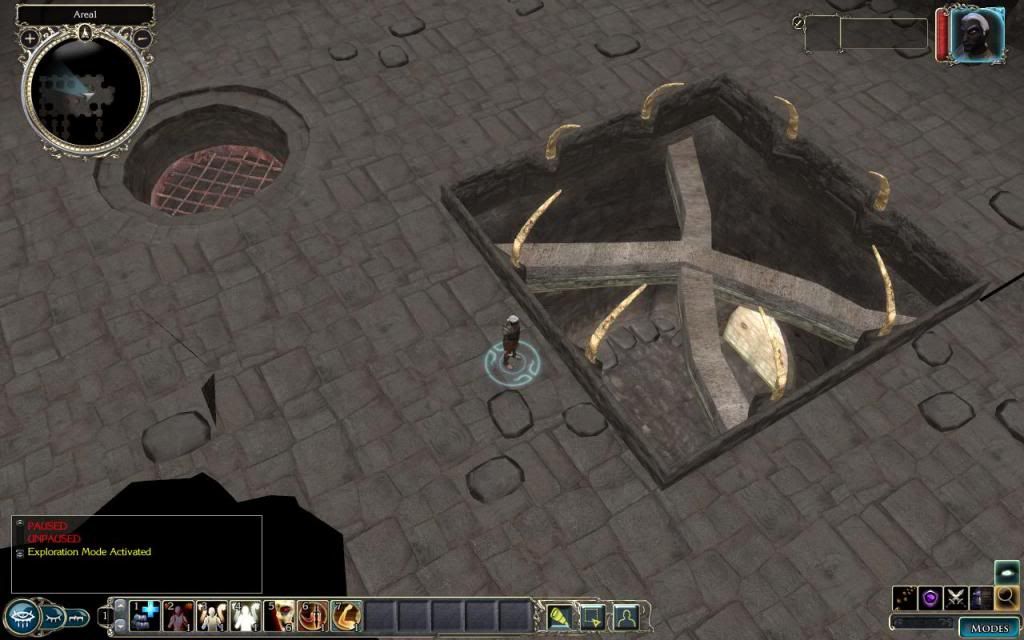This screenshot has width=1024, height=640.
Task: Use hotbar slot 1 blue cross ability
Action: coord(146,615)
